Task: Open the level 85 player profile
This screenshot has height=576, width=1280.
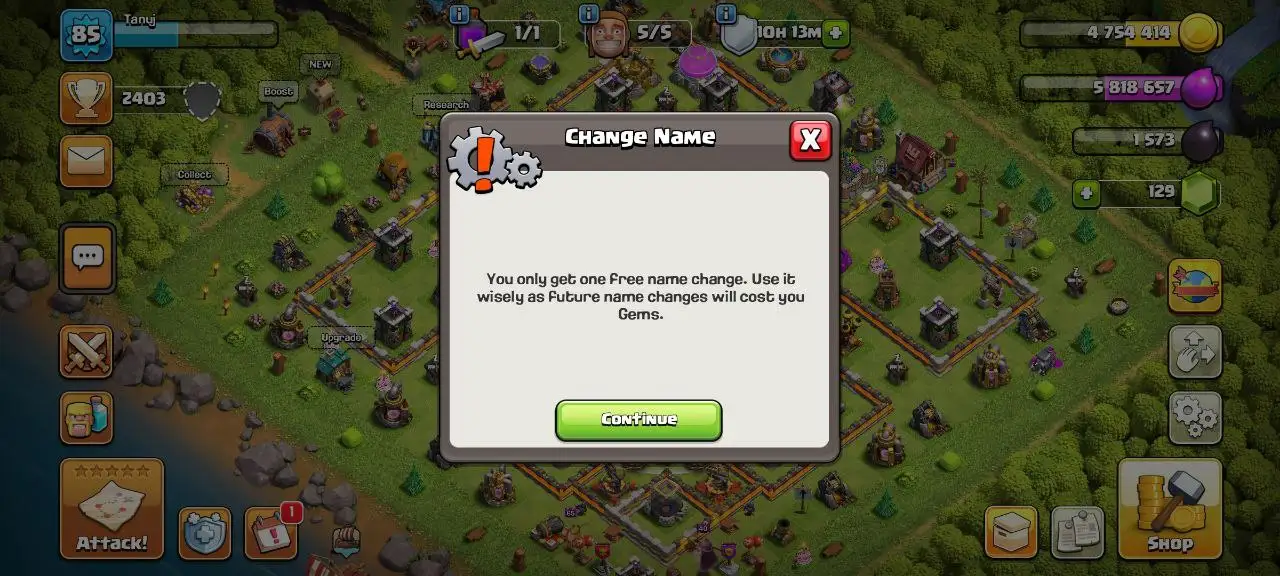Action: pos(86,35)
